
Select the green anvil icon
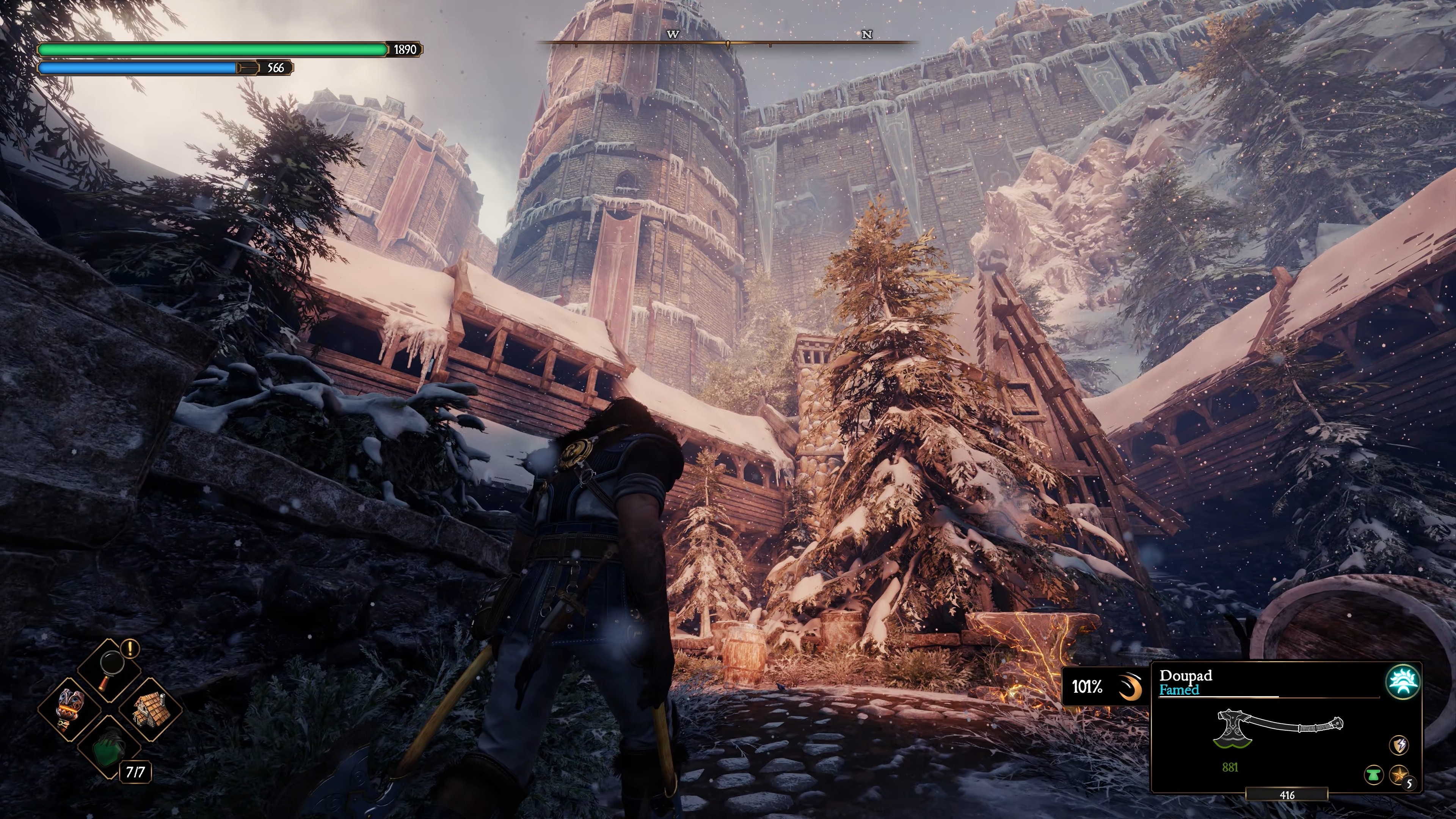[x=1374, y=775]
